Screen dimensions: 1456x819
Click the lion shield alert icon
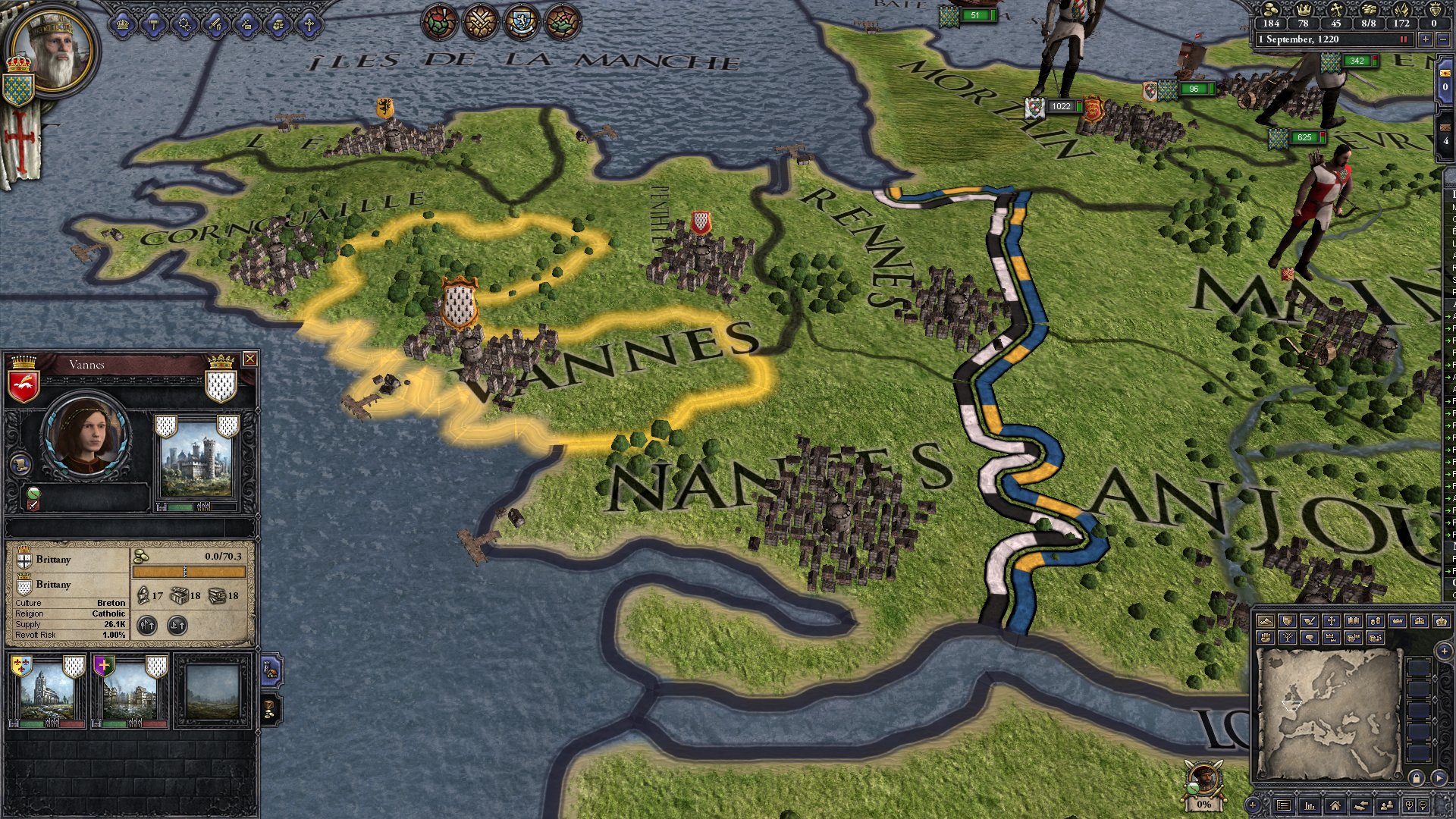click(521, 21)
